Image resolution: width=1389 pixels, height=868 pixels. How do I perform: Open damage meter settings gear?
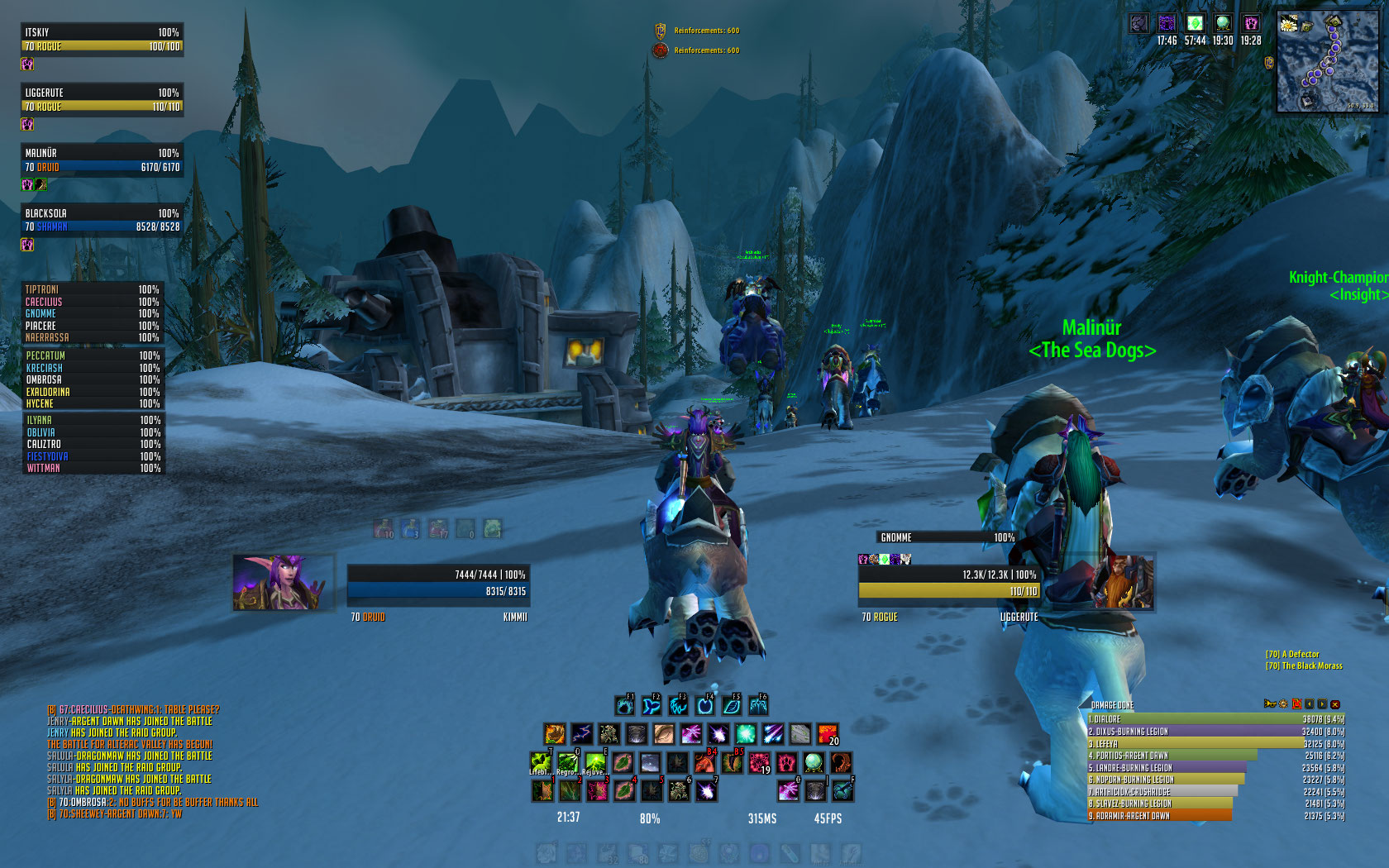coord(1283,704)
